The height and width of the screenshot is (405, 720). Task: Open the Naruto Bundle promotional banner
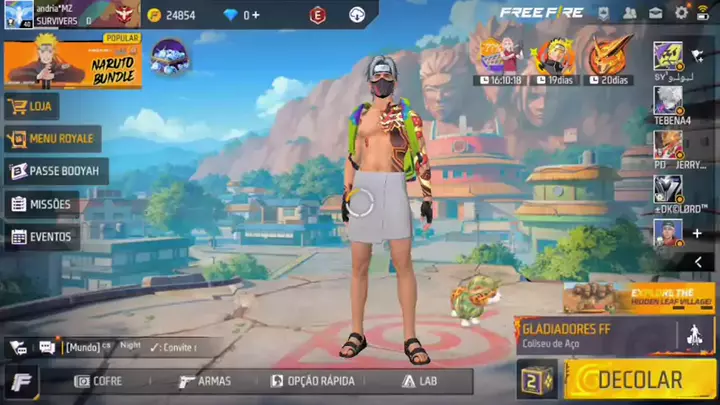pos(72,61)
